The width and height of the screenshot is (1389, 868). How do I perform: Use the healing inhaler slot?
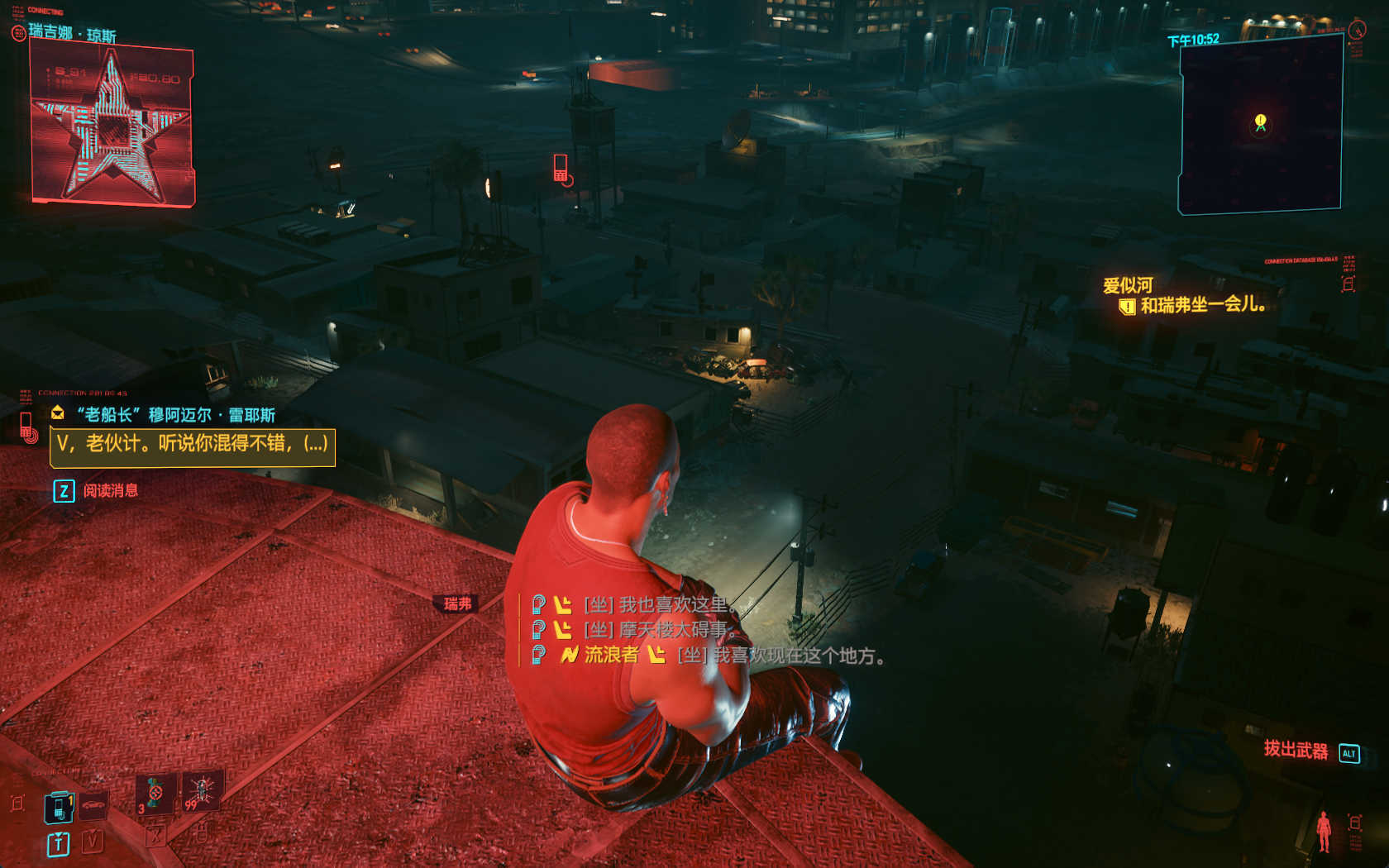(155, 794)
